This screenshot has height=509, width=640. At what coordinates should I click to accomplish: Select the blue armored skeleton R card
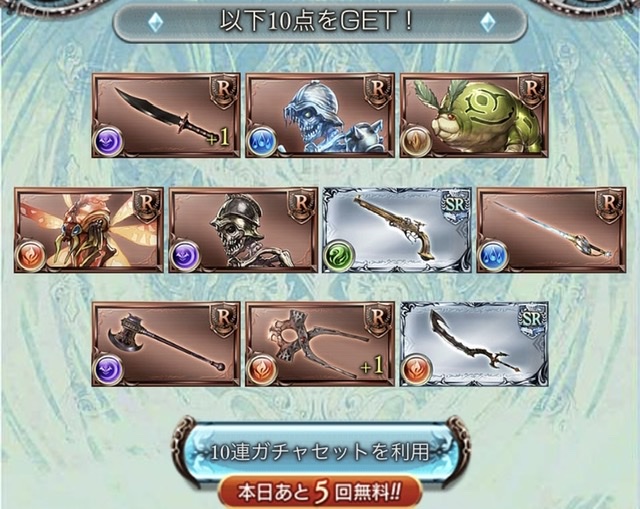coord(320,115)
